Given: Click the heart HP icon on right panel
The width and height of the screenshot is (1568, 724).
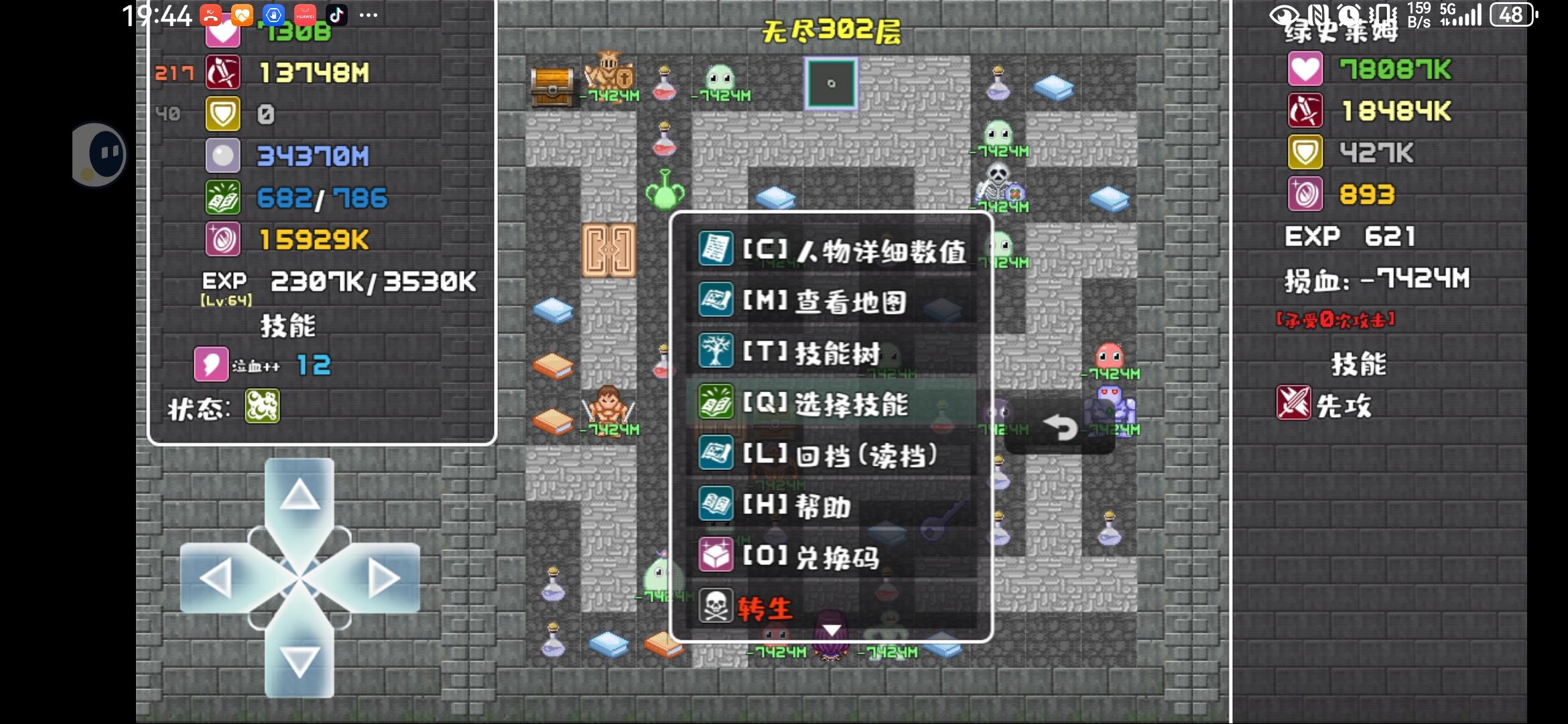Looking at the screenshot, I should click(1306, 69).
